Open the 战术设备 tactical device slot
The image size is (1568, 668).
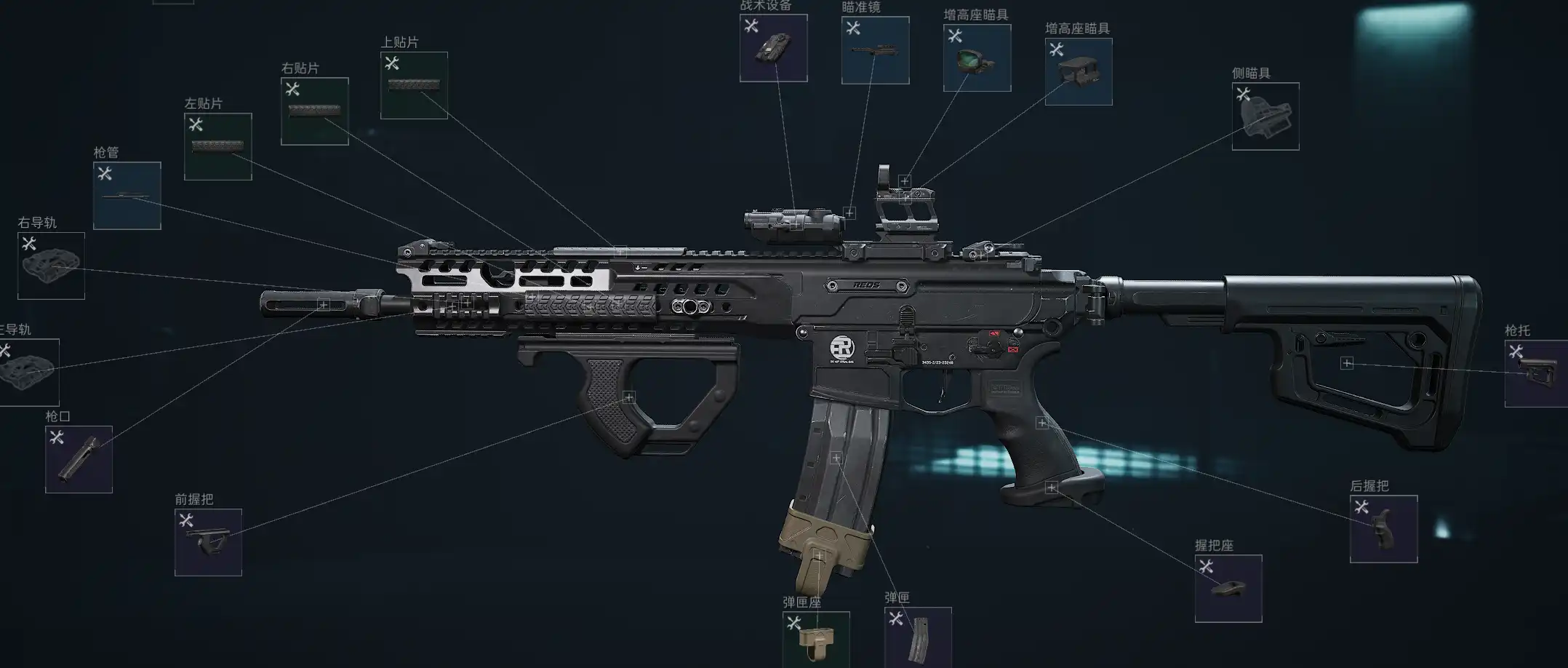tap(773, 48)
